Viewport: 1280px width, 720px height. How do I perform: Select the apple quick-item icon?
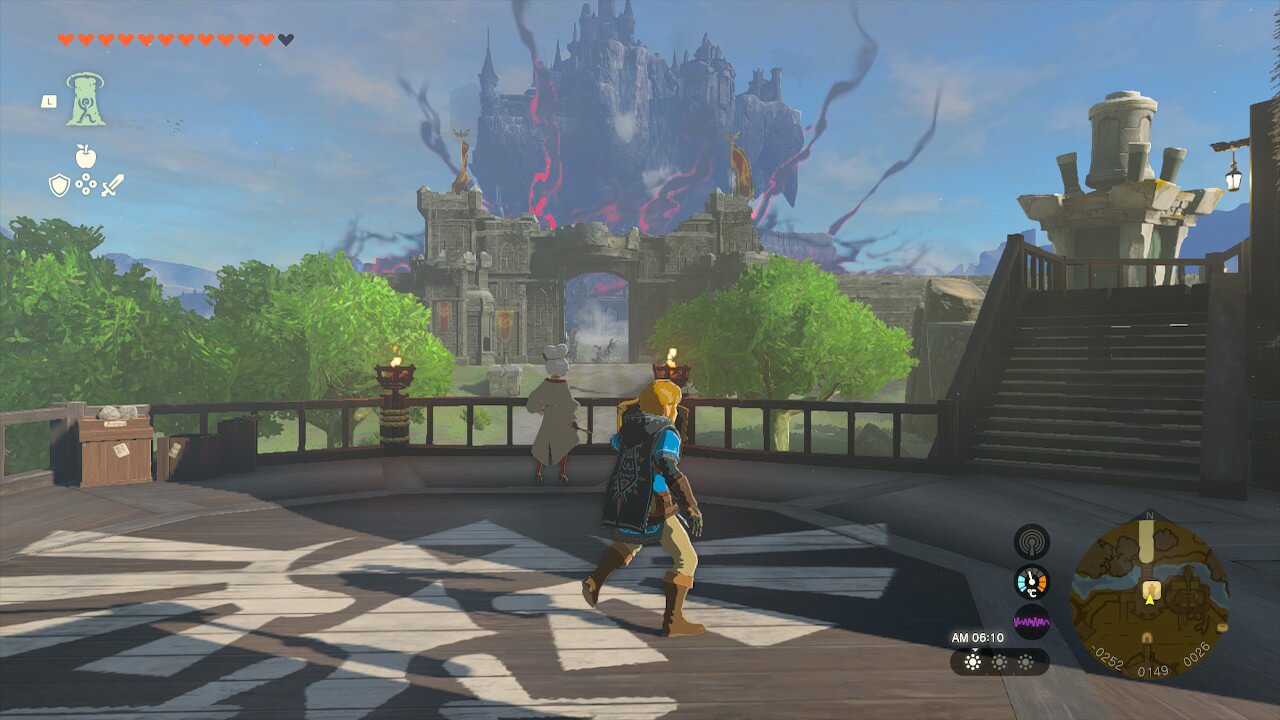pos(85,156)
